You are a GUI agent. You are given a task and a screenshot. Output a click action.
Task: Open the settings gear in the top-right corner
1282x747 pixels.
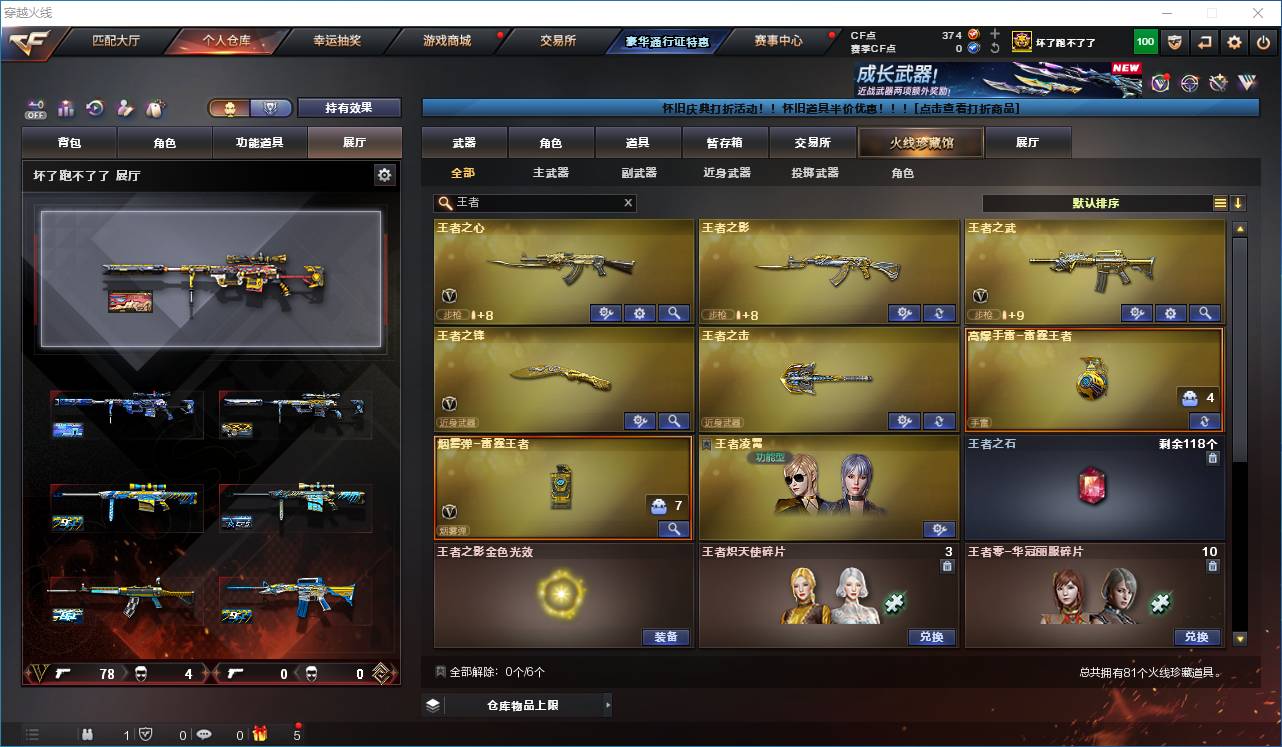pyautogui.click(x=1233, y=42)
